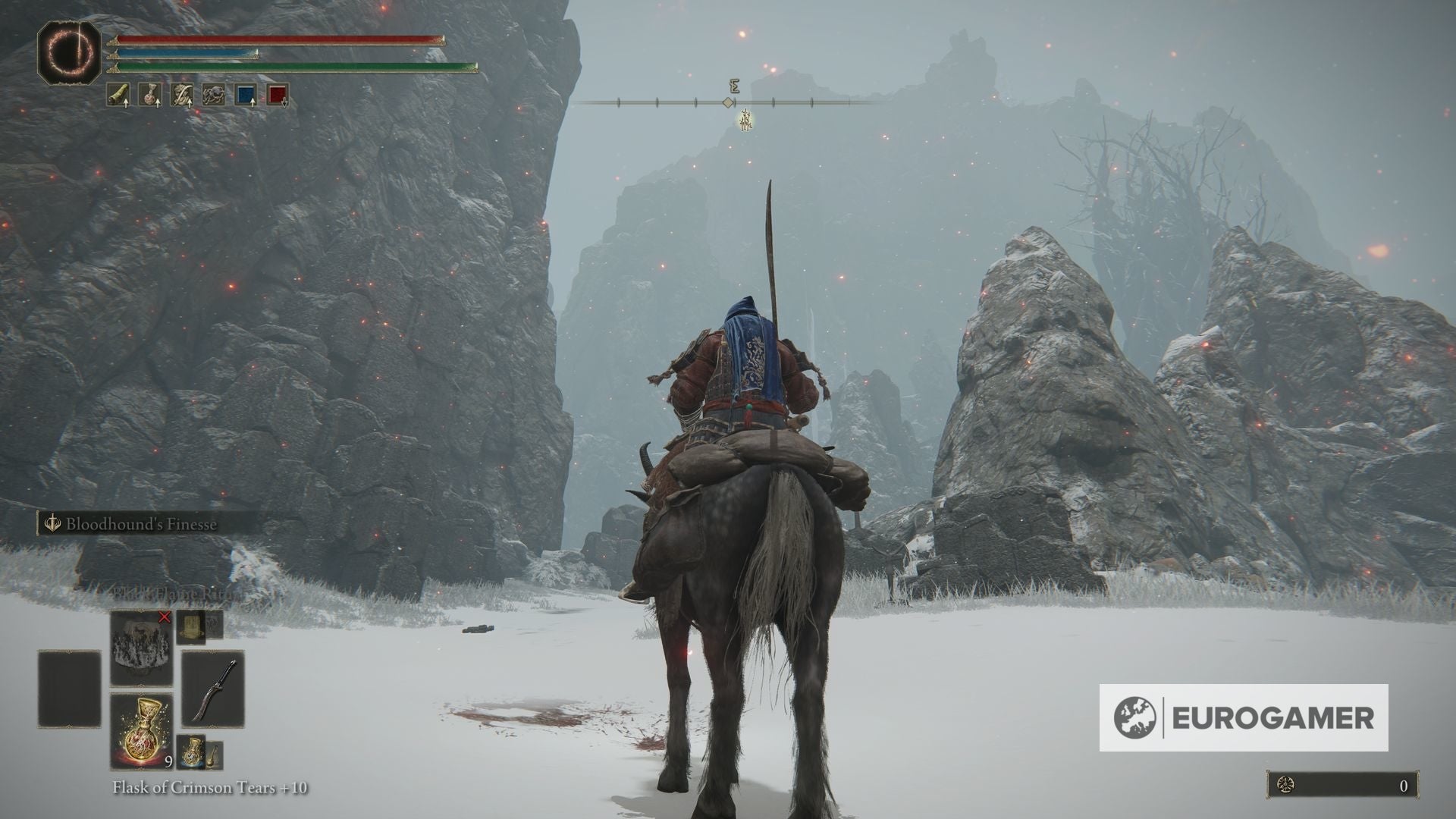Click the Elden Ring rune arc emblem
The height and width of the screenshot is (819, 1456).
pos(69,51)
